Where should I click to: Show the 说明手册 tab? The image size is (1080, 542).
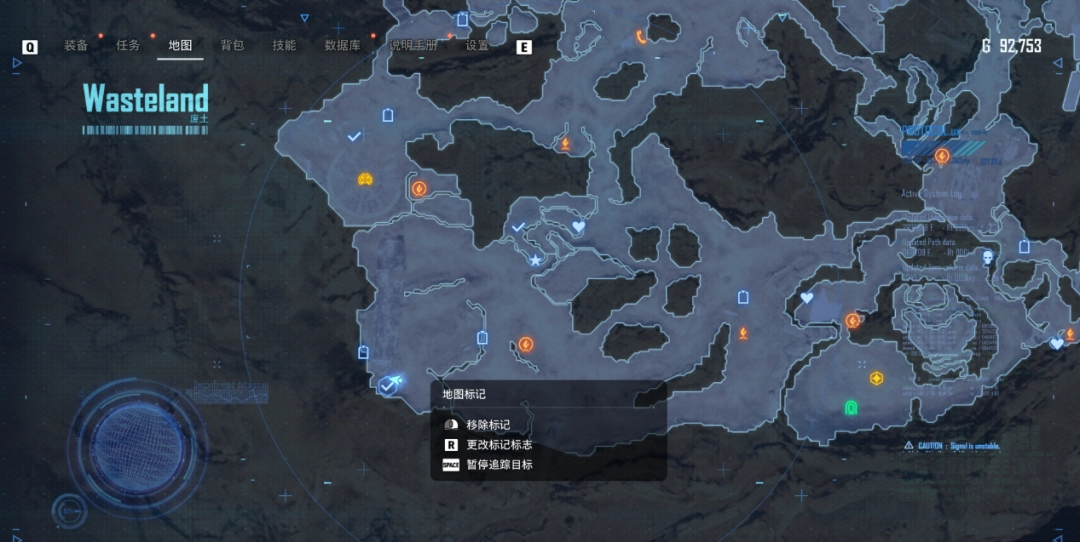point(413,46)
